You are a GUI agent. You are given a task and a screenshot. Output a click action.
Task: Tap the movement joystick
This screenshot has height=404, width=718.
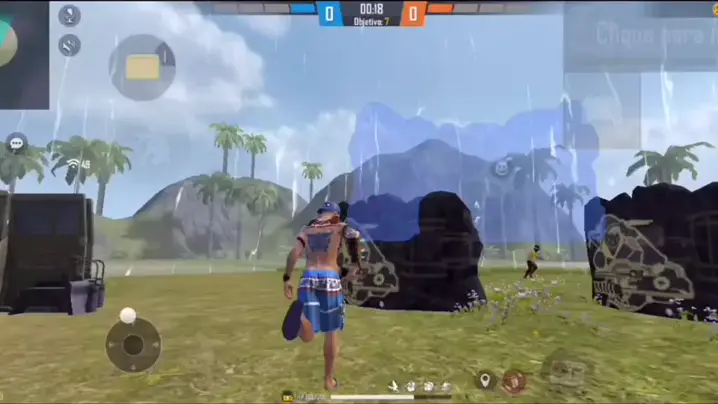point(133,345)
